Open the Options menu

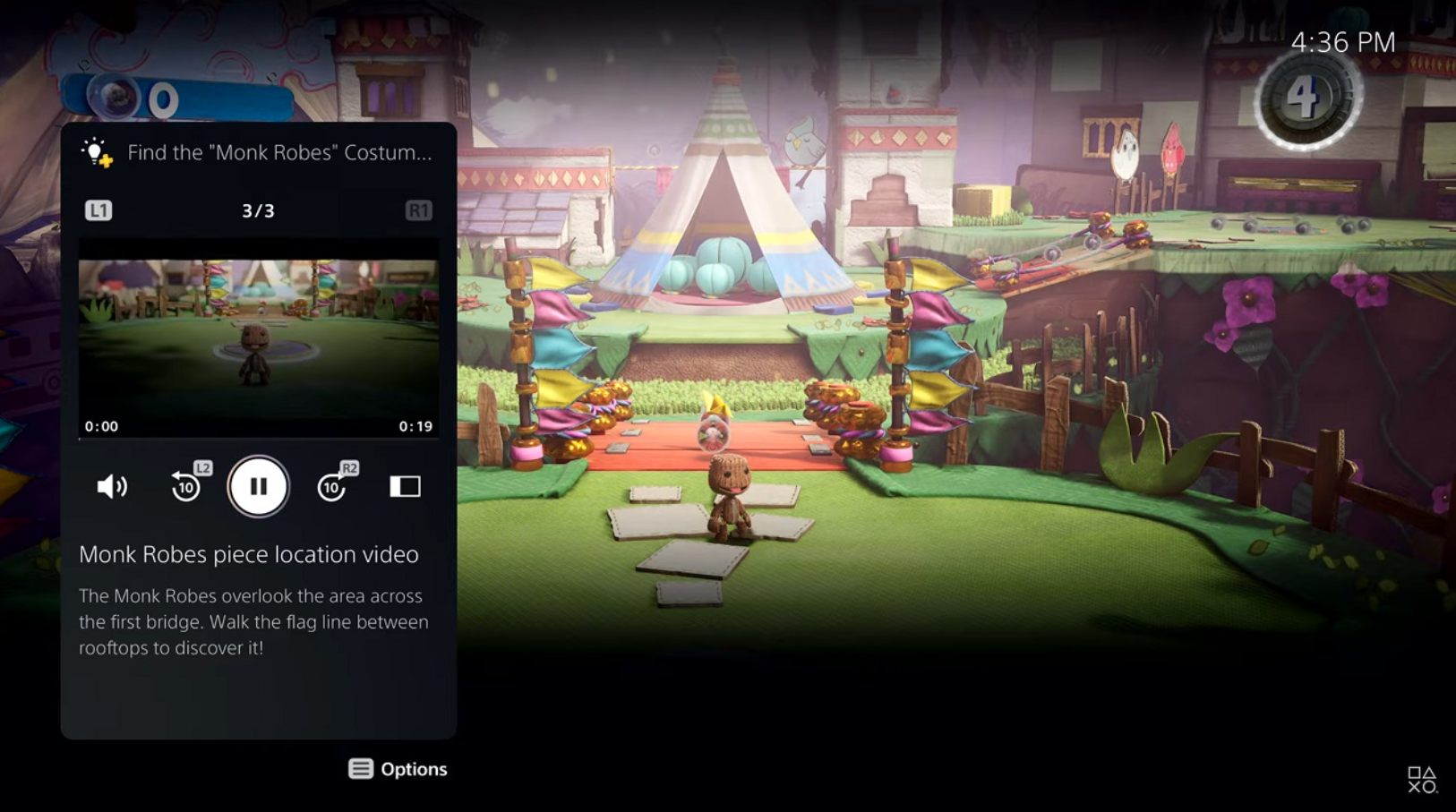pos(398,768)
